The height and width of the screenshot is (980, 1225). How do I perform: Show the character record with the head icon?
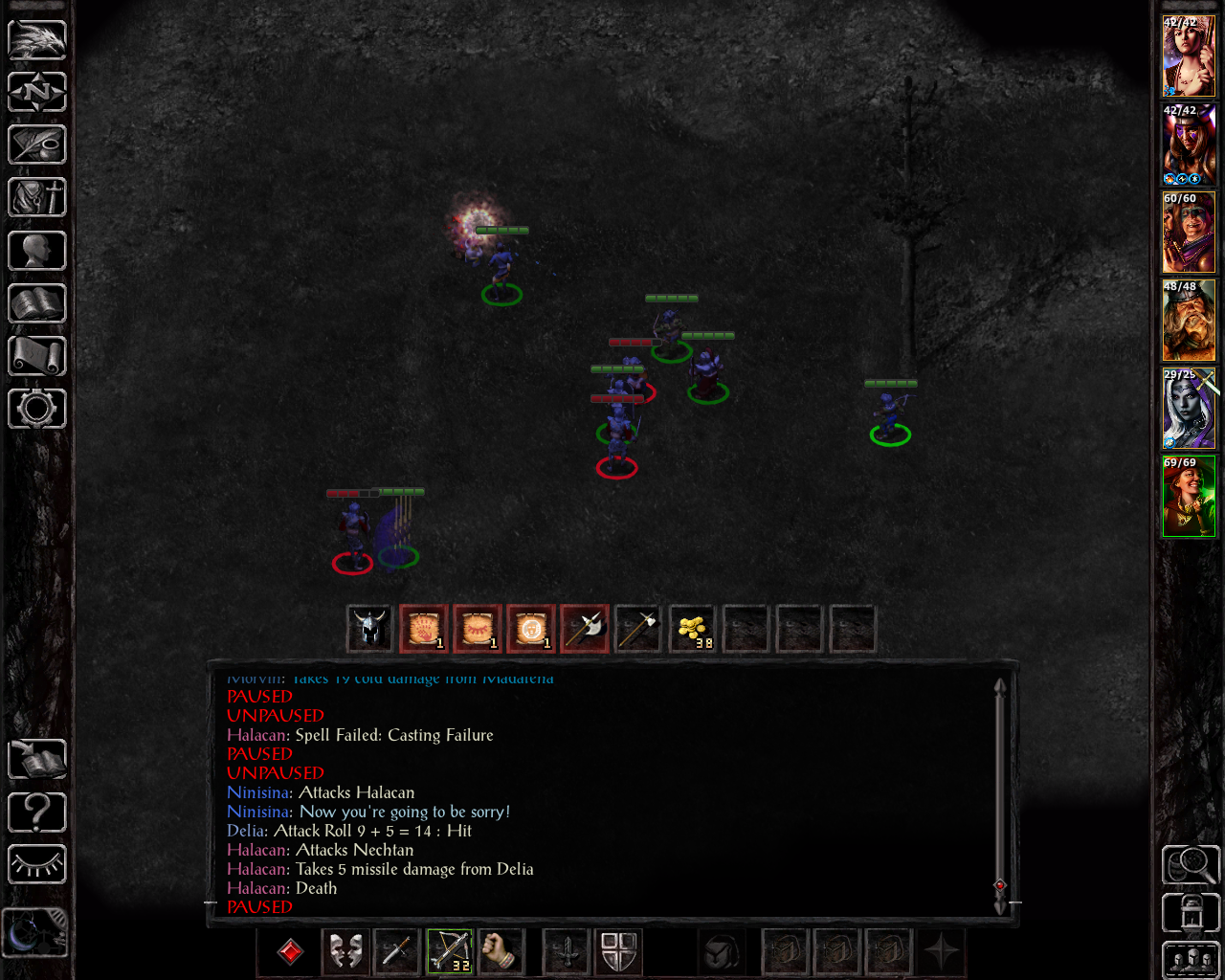point(37,251)
